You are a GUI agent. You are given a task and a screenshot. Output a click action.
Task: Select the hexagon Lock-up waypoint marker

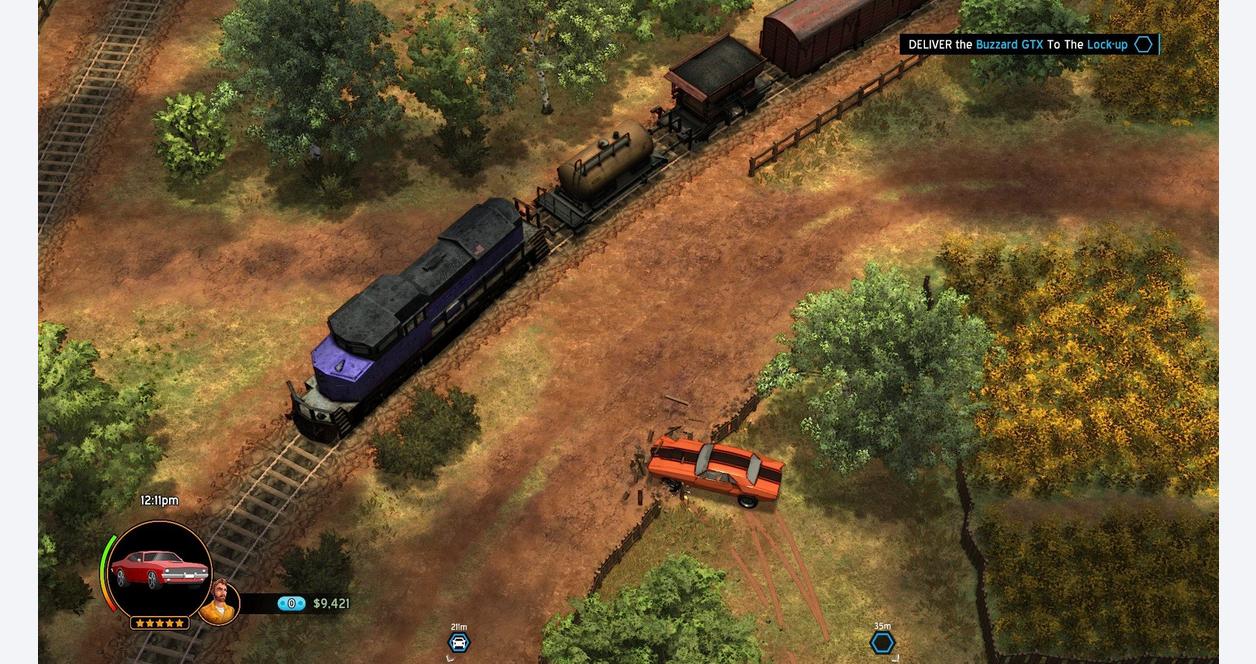[x=882, y=642]
